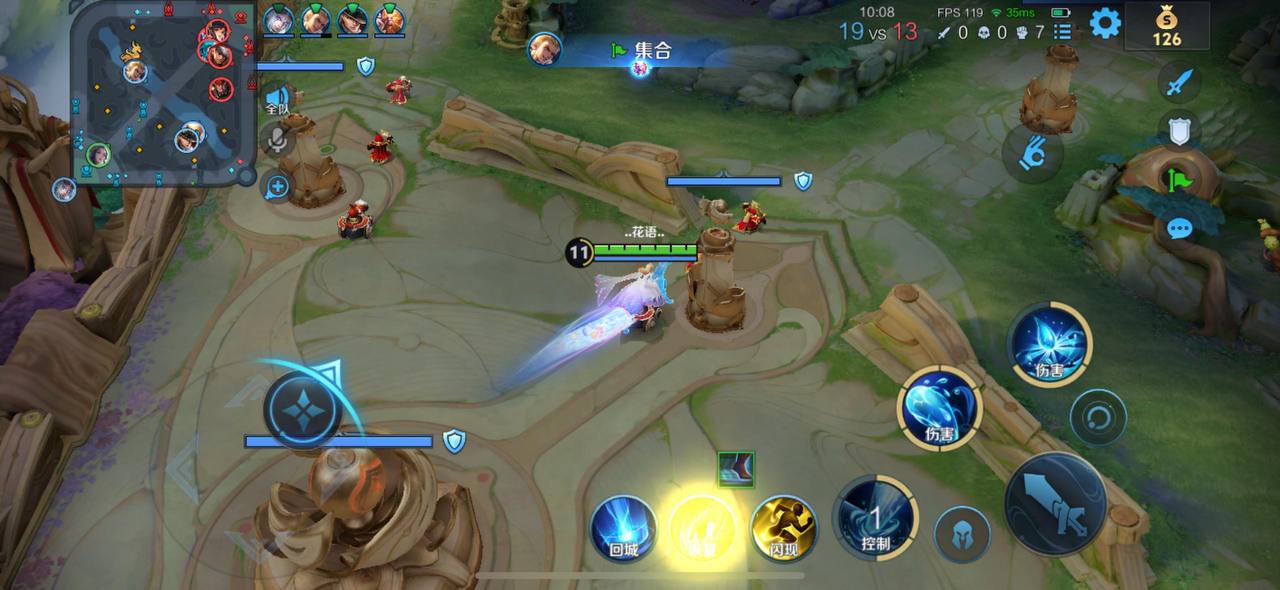Send the green flag gather signal
1280x590 pixels.
(1180, 180)
